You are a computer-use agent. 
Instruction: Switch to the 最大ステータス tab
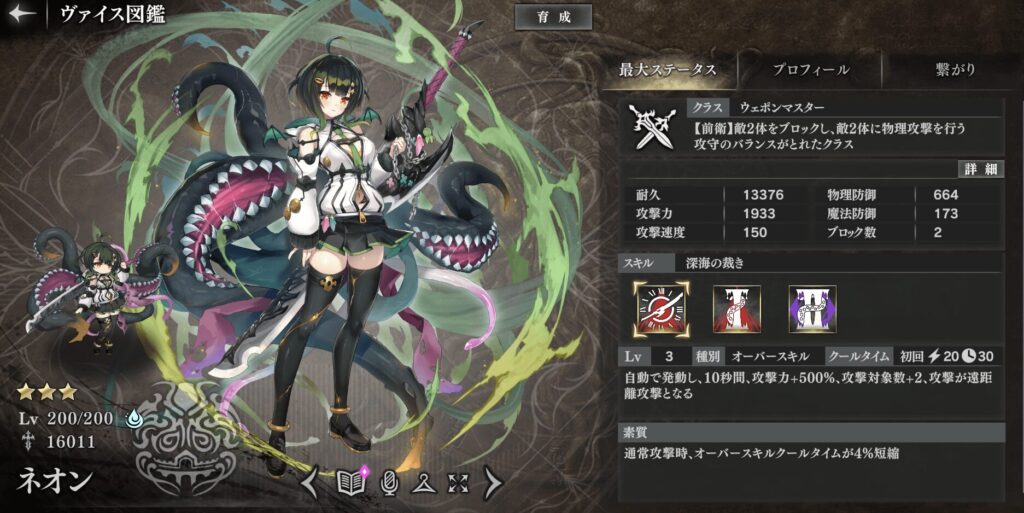tap(668, 70)
